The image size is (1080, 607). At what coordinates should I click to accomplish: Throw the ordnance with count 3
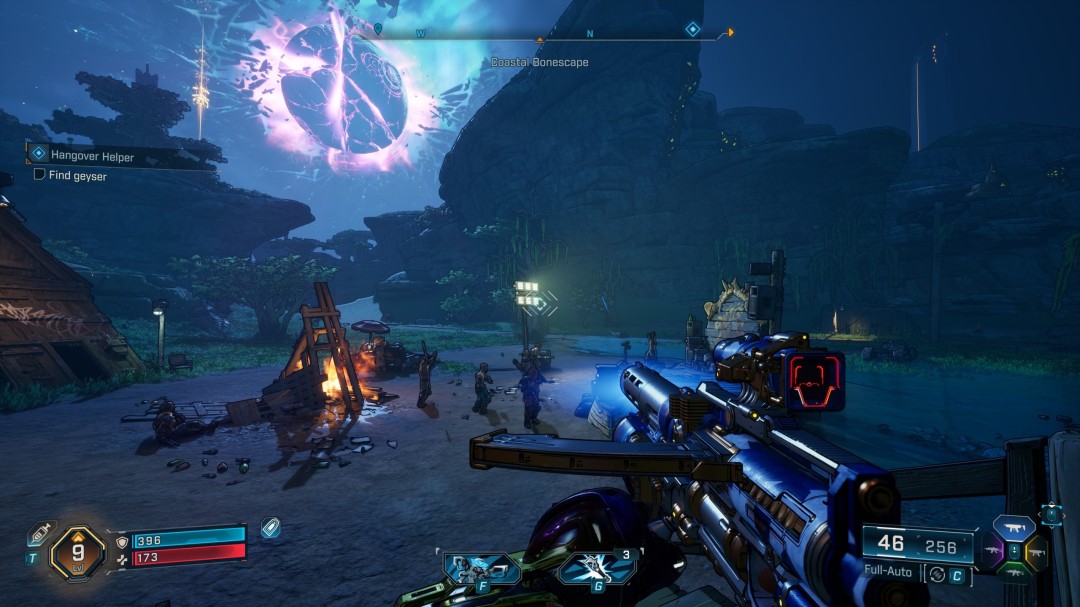[597, 569]
